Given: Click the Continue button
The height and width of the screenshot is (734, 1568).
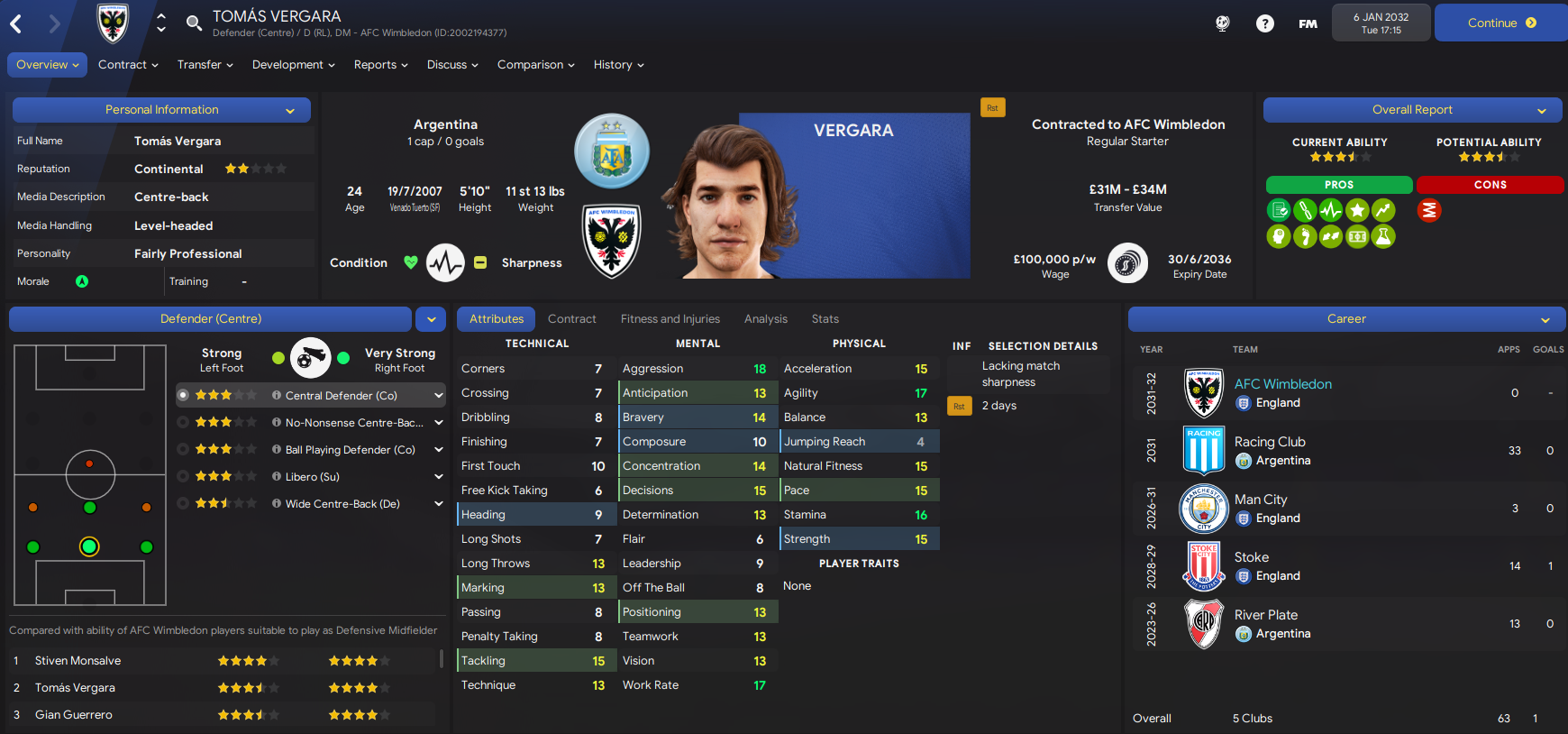Looking at the screenshot, I should (1500, 23).
